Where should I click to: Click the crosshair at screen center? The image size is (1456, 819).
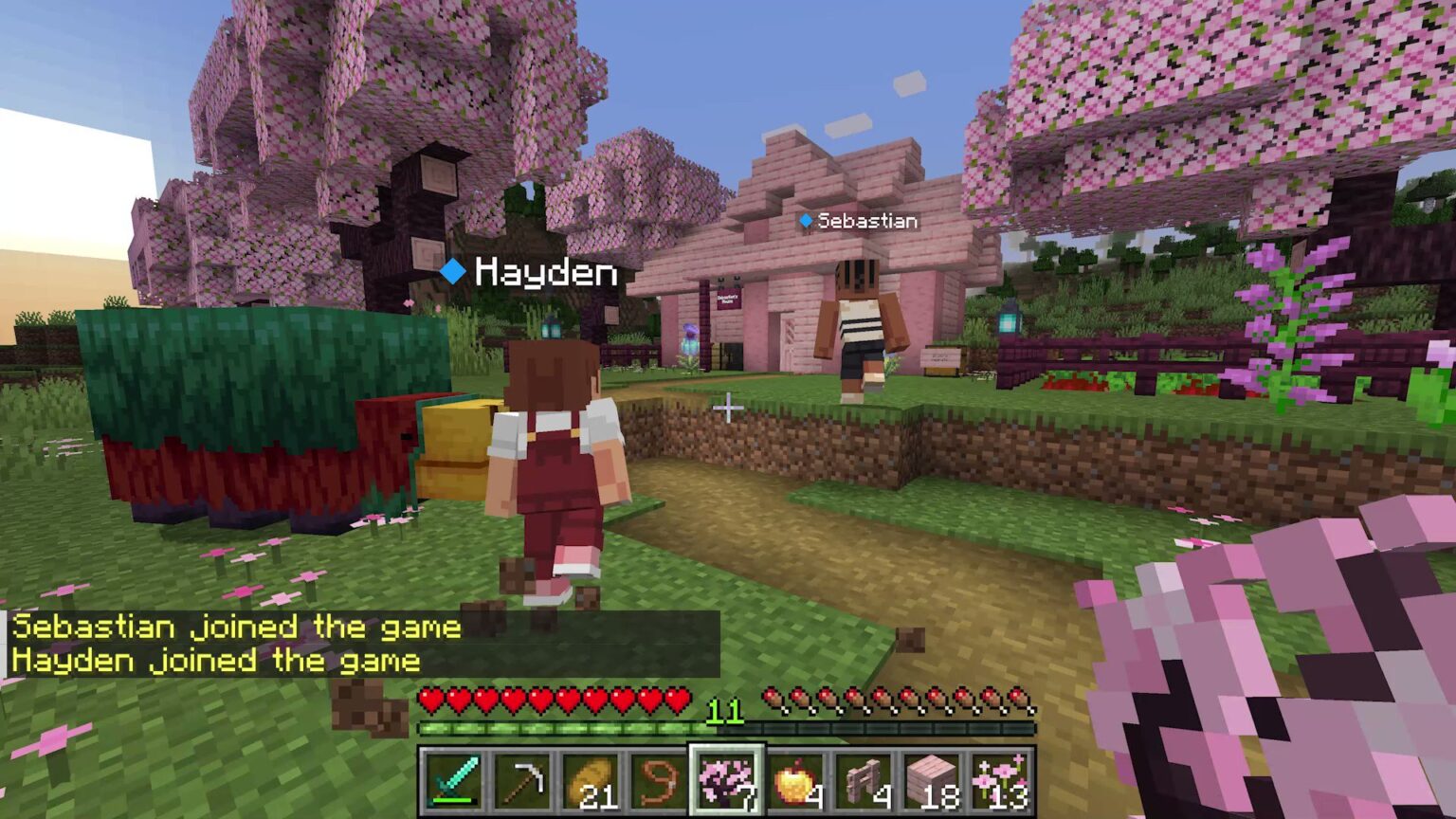(x=728, y=409)
